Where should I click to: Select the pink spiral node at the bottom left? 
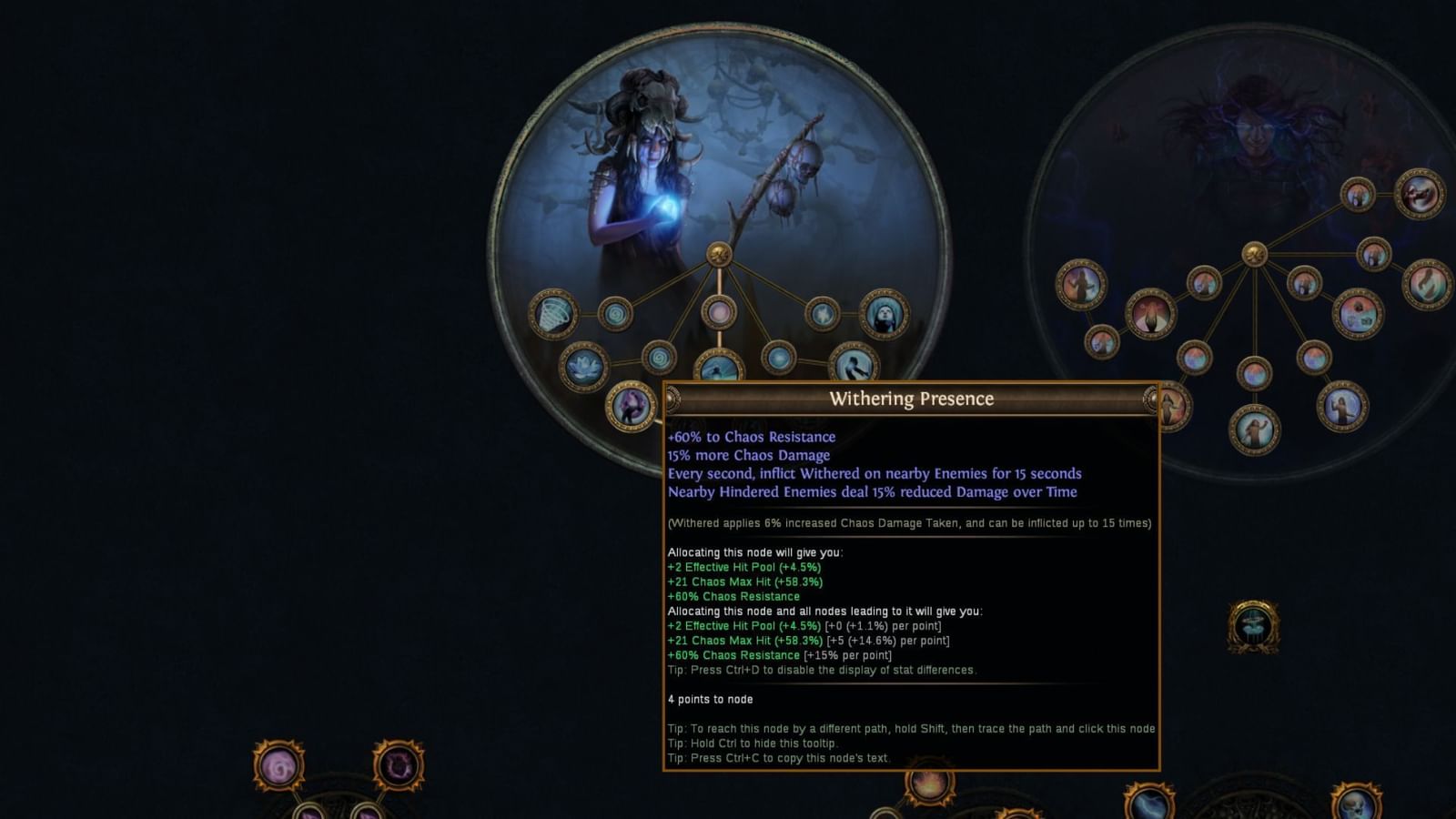[279, 766]
